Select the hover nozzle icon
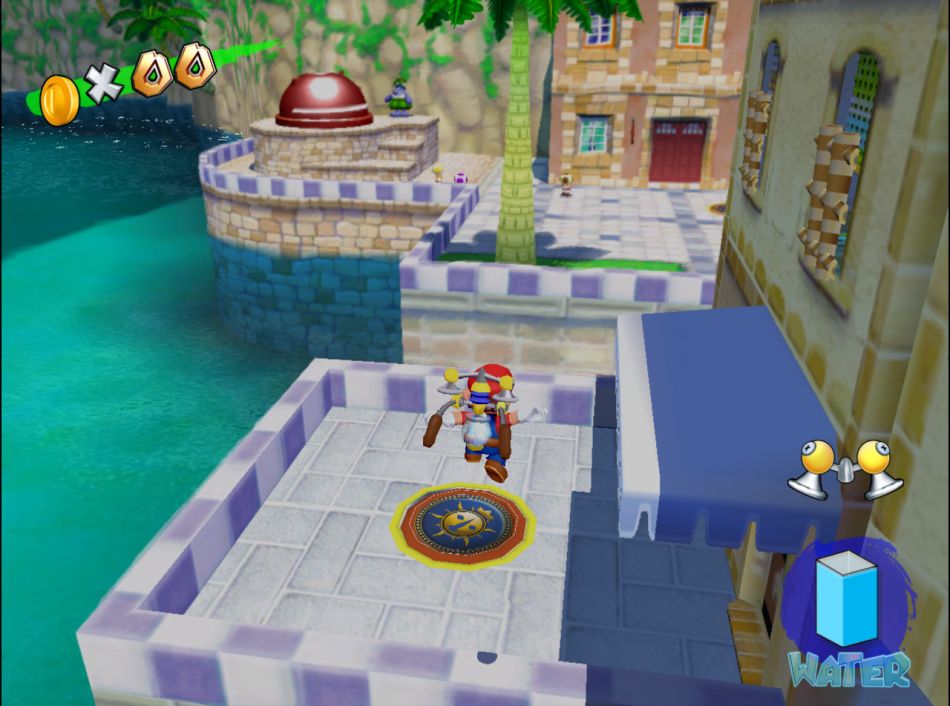This screenshot has width=950, height=706. click(x=845, y=468)
